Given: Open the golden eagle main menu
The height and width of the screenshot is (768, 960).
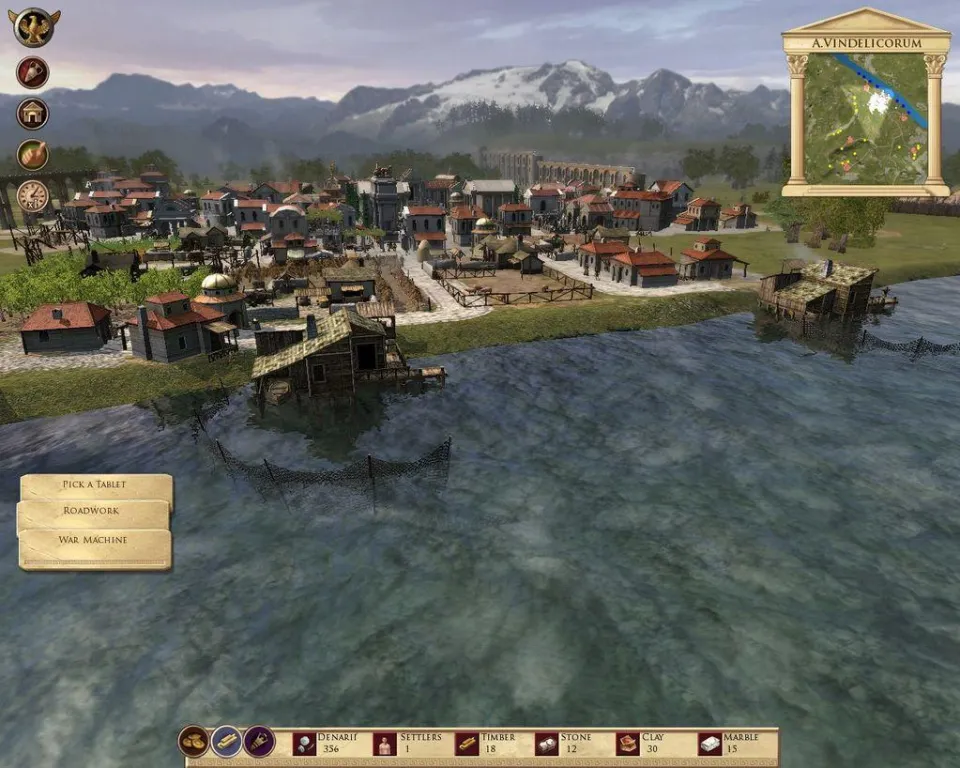Looking at the screenshot, I should point(35,27).
